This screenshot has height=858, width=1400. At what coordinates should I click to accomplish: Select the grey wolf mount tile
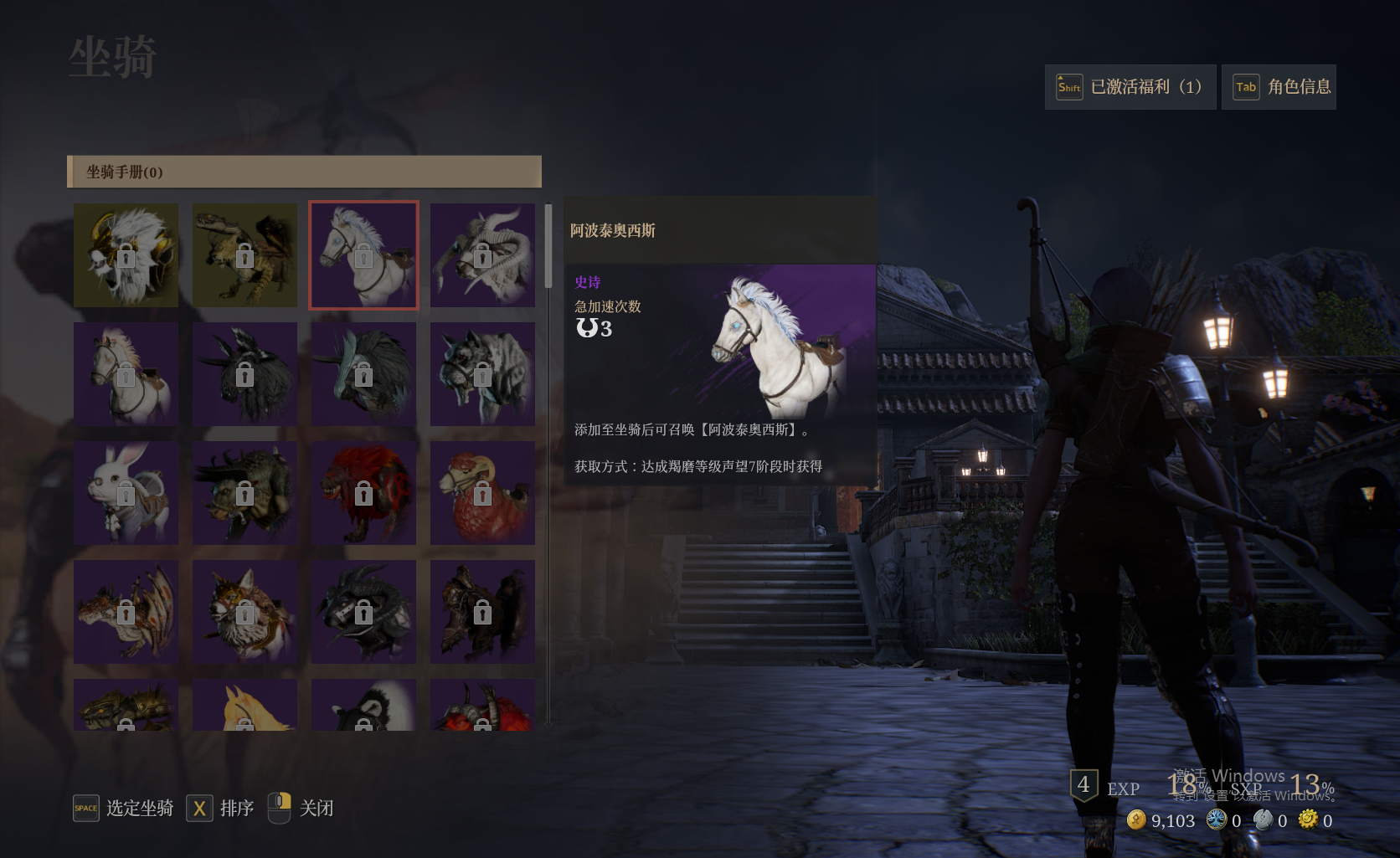coord(482,374)
